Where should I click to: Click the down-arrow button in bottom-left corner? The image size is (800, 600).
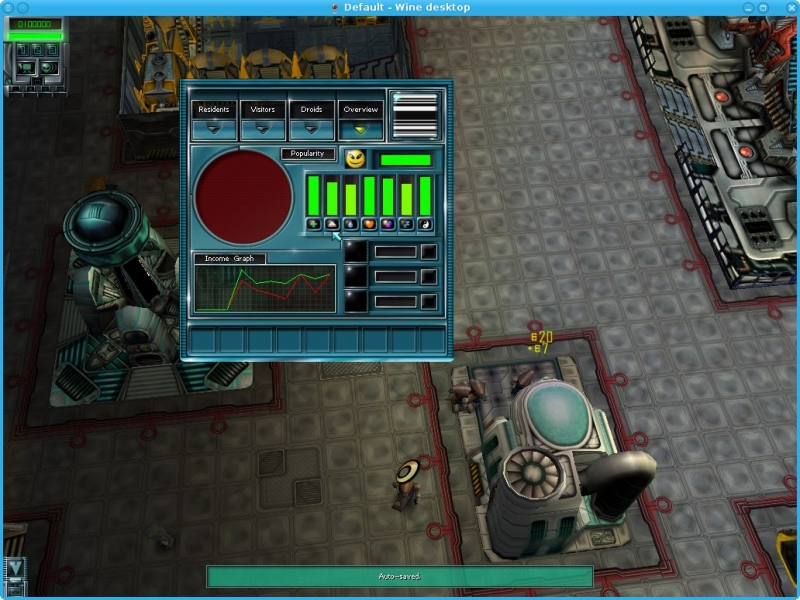click(x=15, y=568)
